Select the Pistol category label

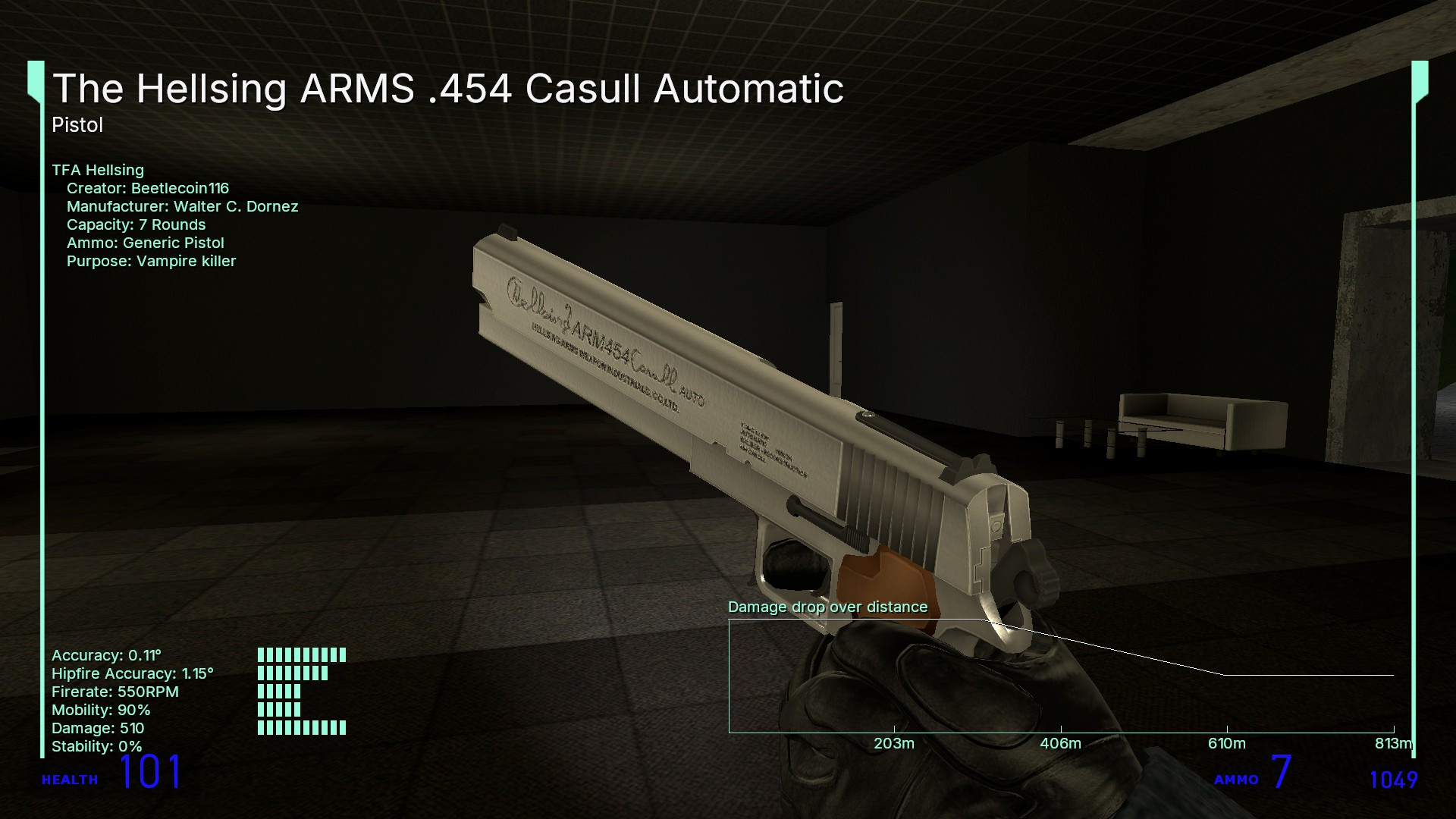point(76,125)
